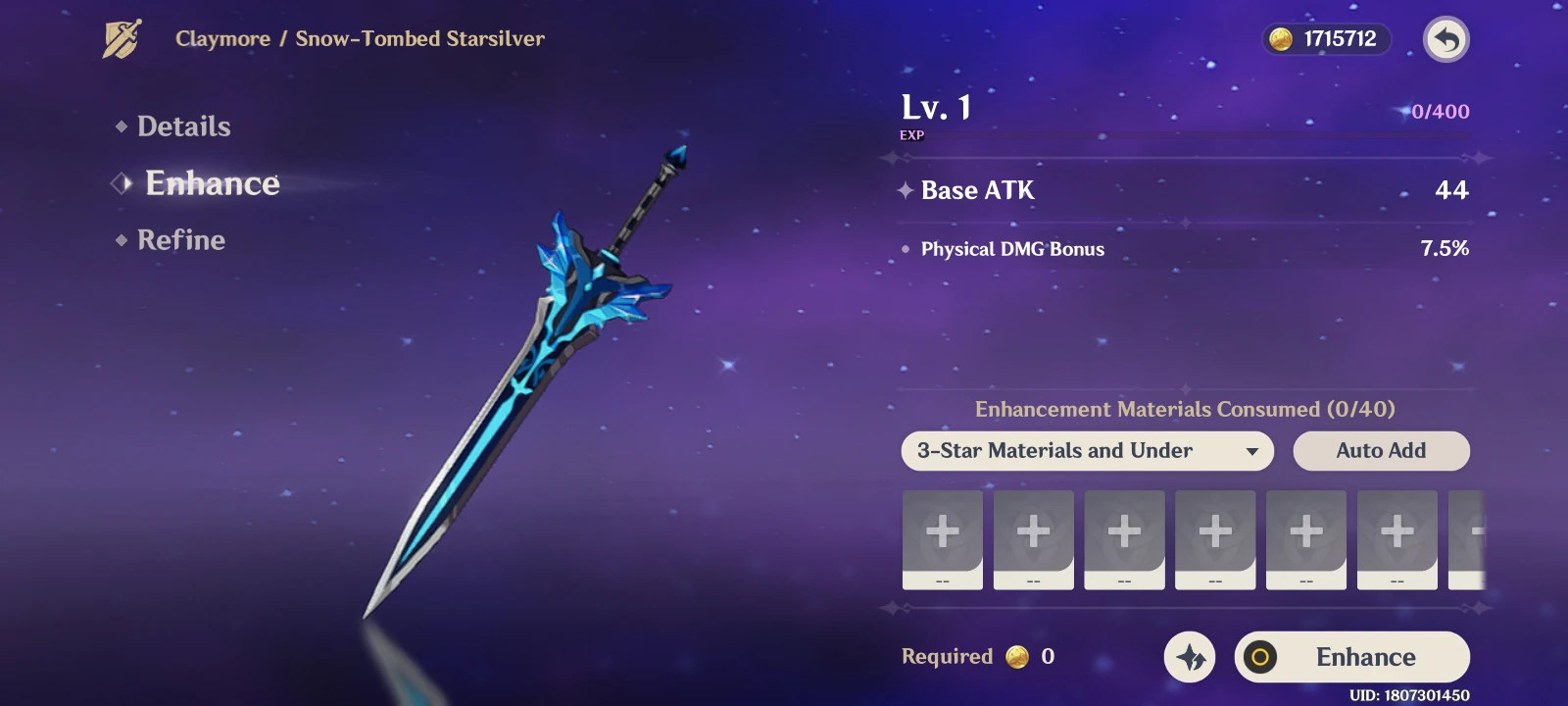Click the quick enhance sparkle icon

1189,657
